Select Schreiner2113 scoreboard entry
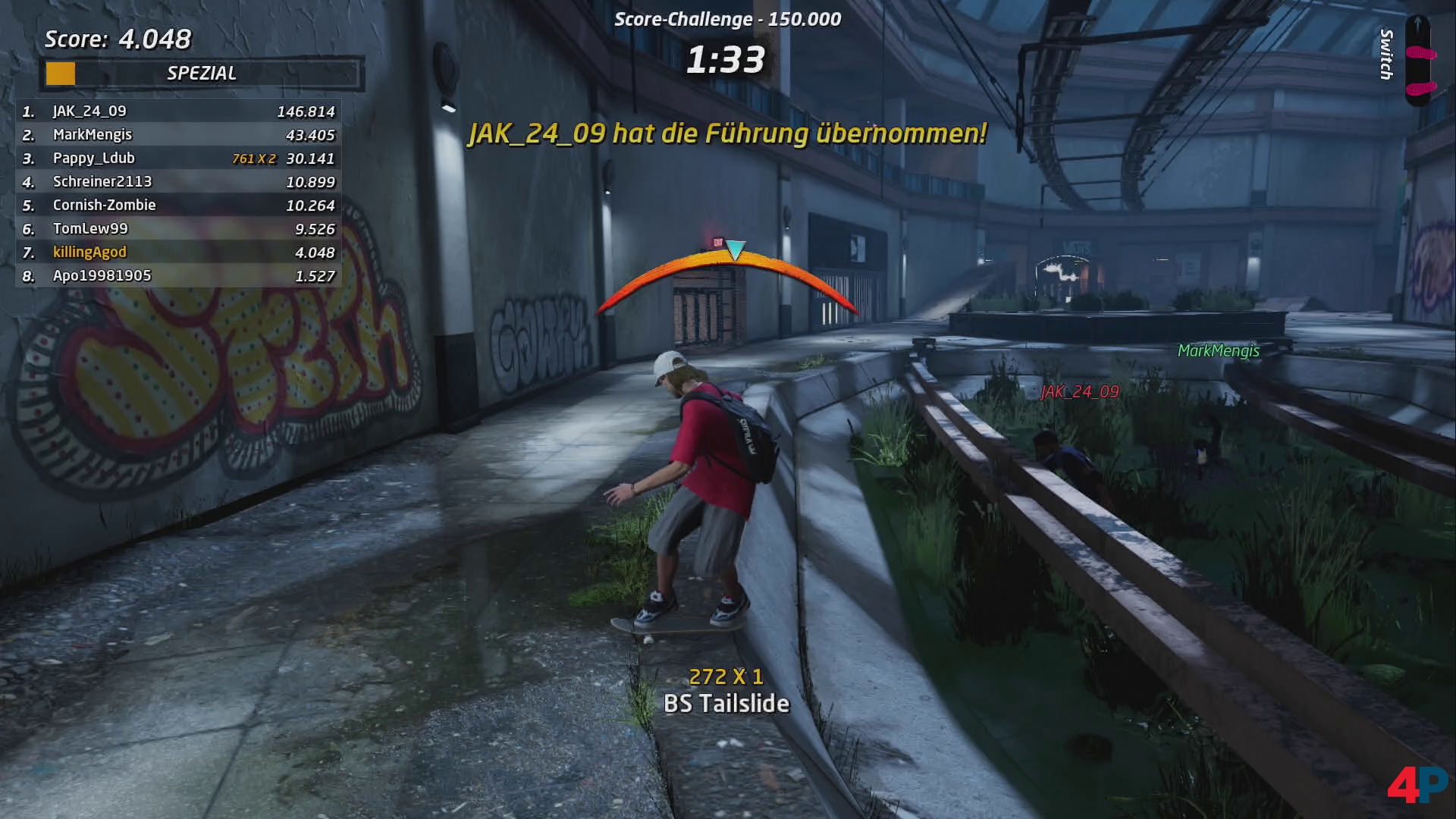The width and height of the screenshot is (1456, 819). (x=178, y=182)
